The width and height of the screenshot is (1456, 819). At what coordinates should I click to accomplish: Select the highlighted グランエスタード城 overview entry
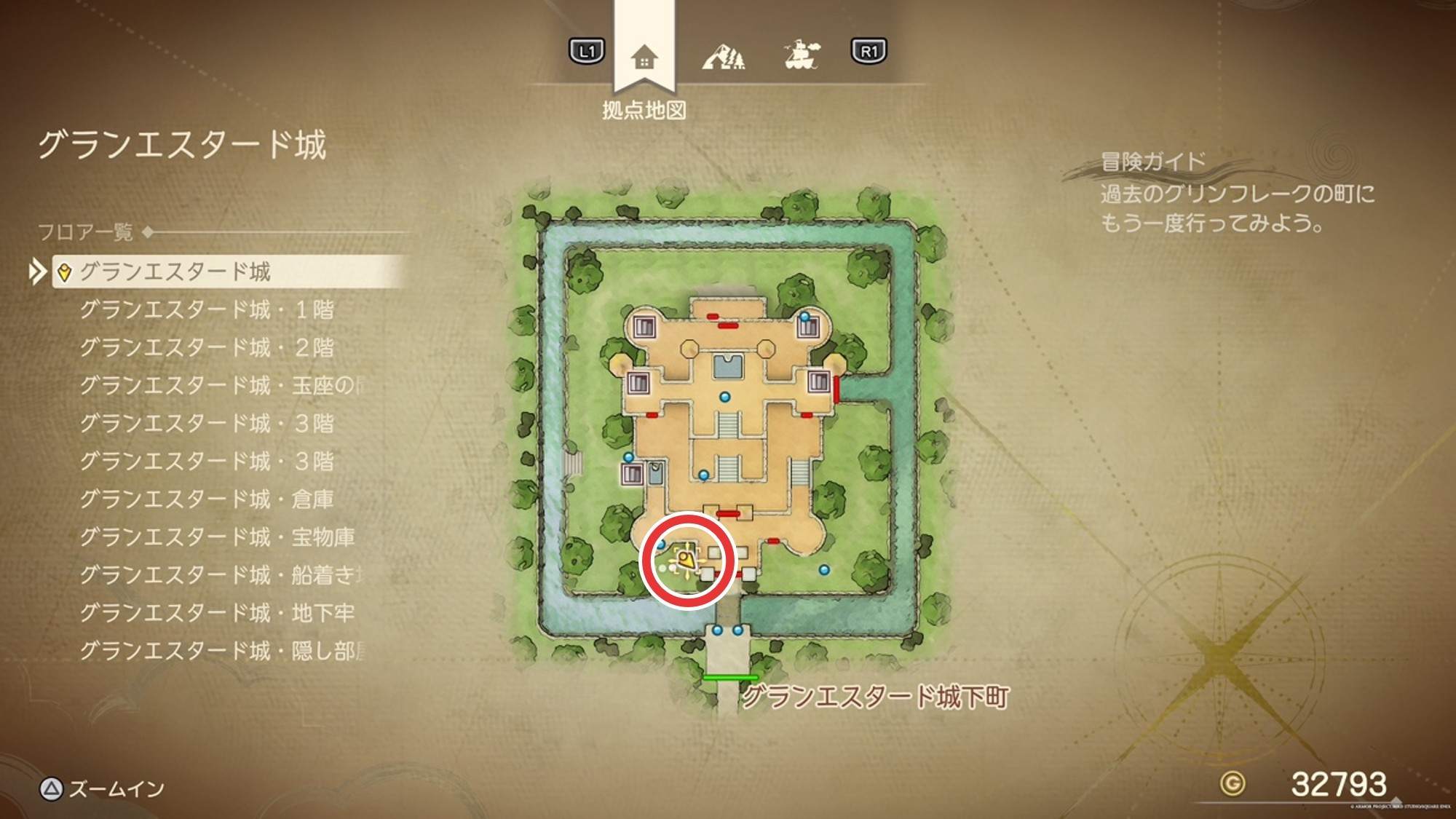point(175,272)
